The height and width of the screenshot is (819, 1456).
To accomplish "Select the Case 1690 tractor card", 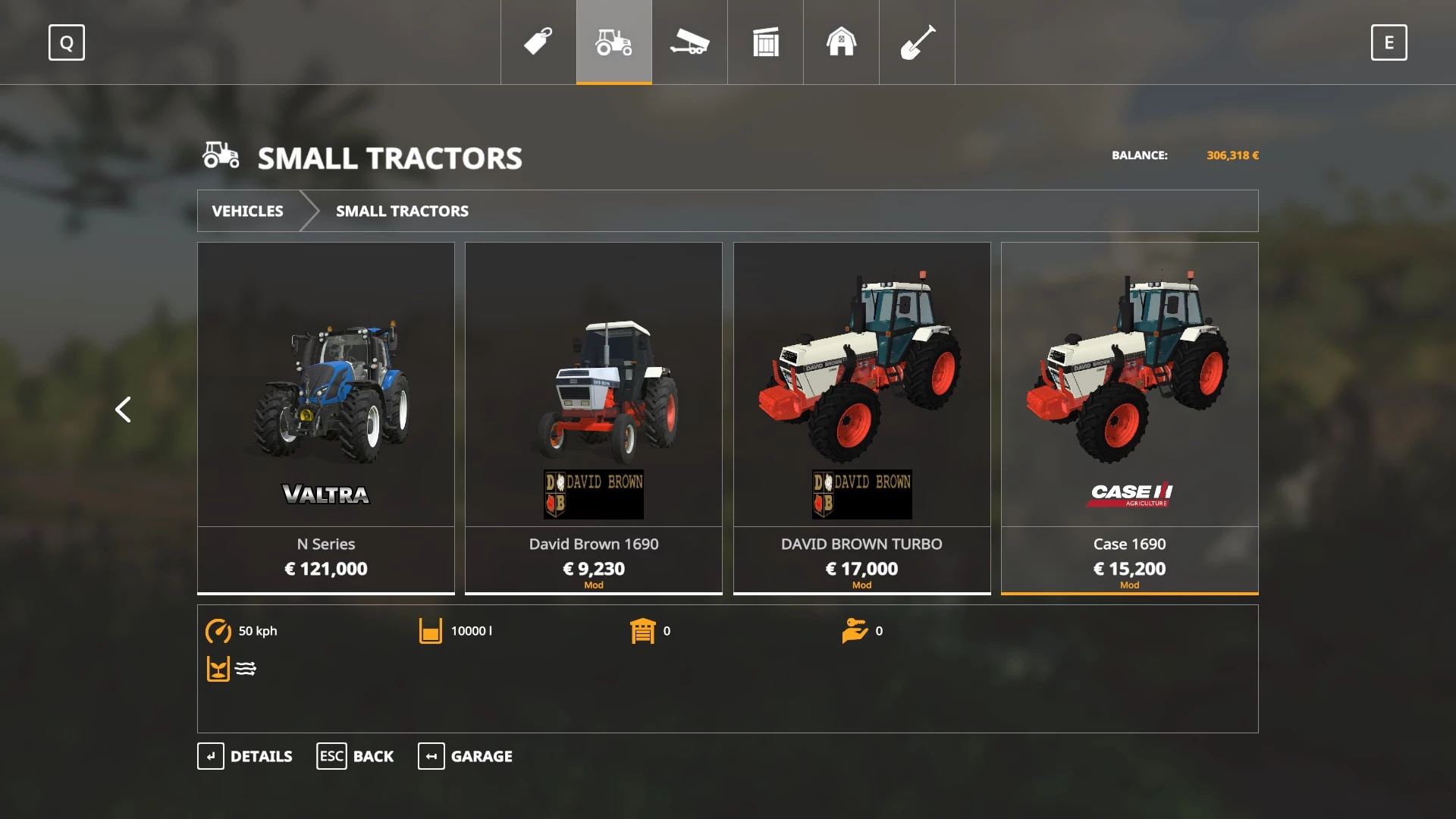I will pyautogui.click(x=1129, y=417).
